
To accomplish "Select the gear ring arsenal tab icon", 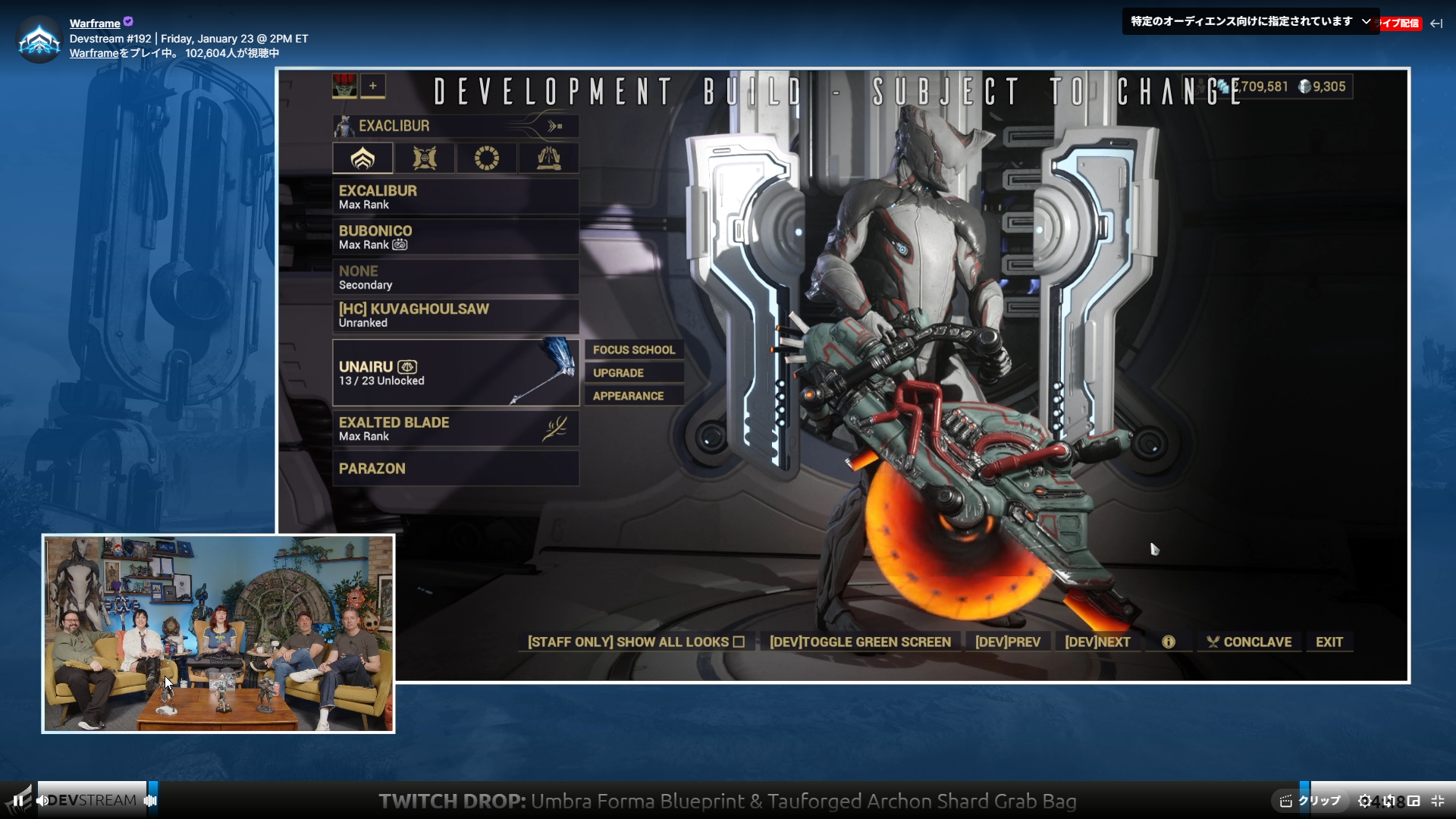I will [487, 158].
